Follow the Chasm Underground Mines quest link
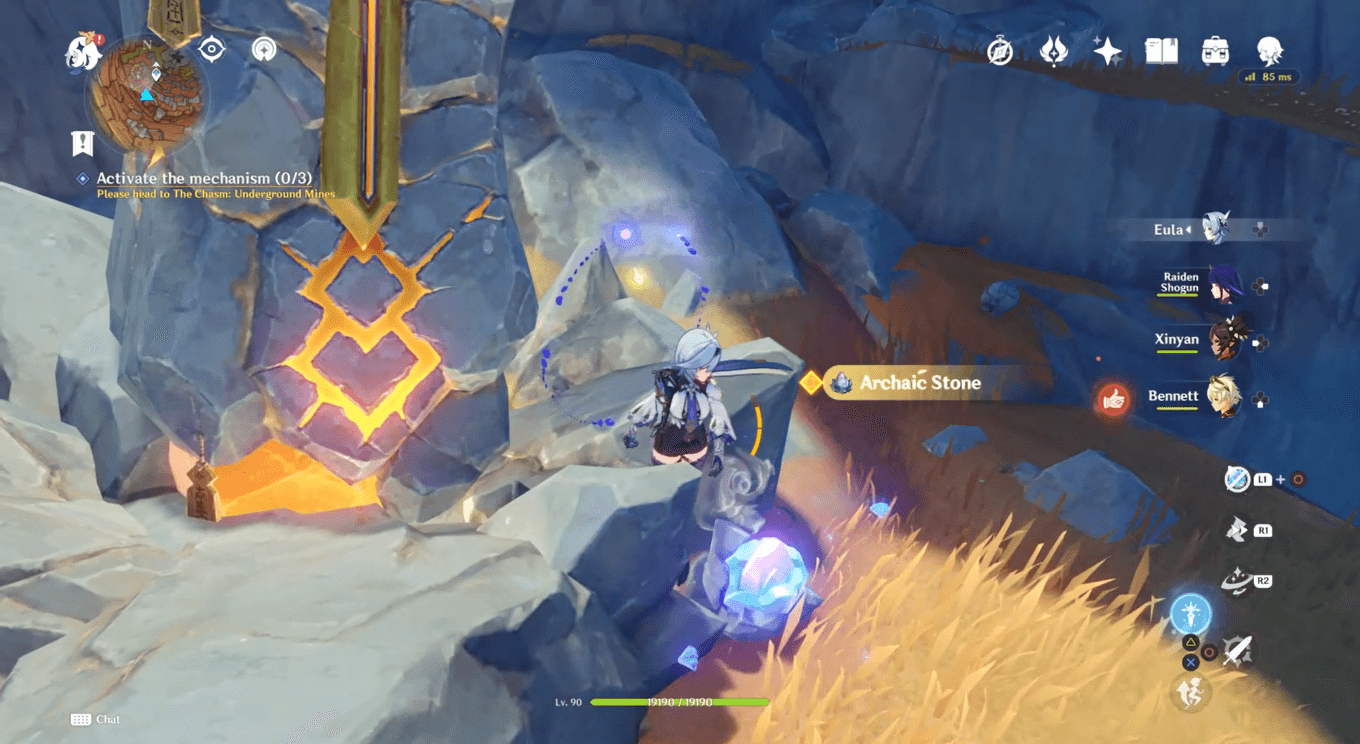The height and width of the screenshot is (744, 1360). [x=215, y=193]
